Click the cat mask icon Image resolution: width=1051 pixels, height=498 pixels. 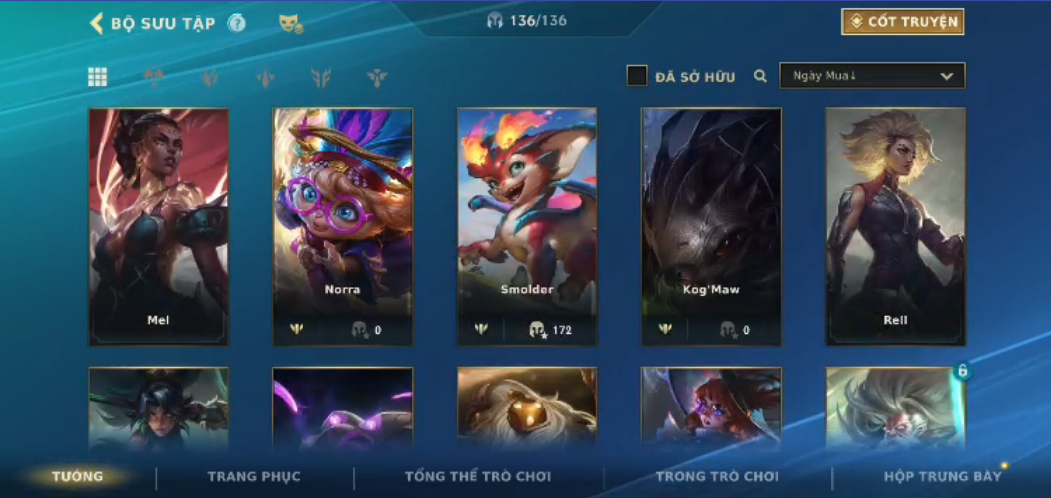(x=290, y=23)
